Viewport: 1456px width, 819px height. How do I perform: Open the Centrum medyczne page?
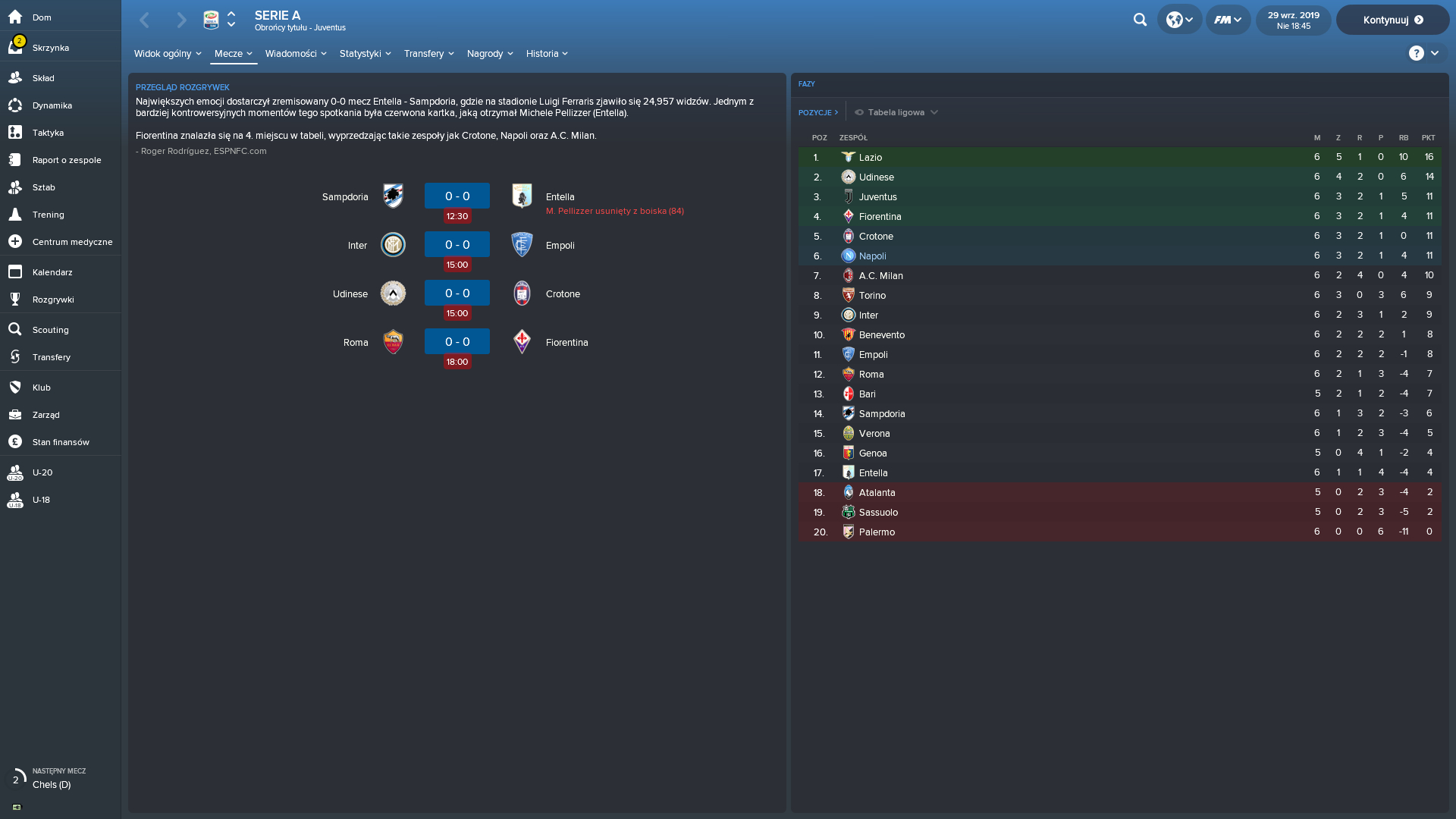[x=72, y=242]
